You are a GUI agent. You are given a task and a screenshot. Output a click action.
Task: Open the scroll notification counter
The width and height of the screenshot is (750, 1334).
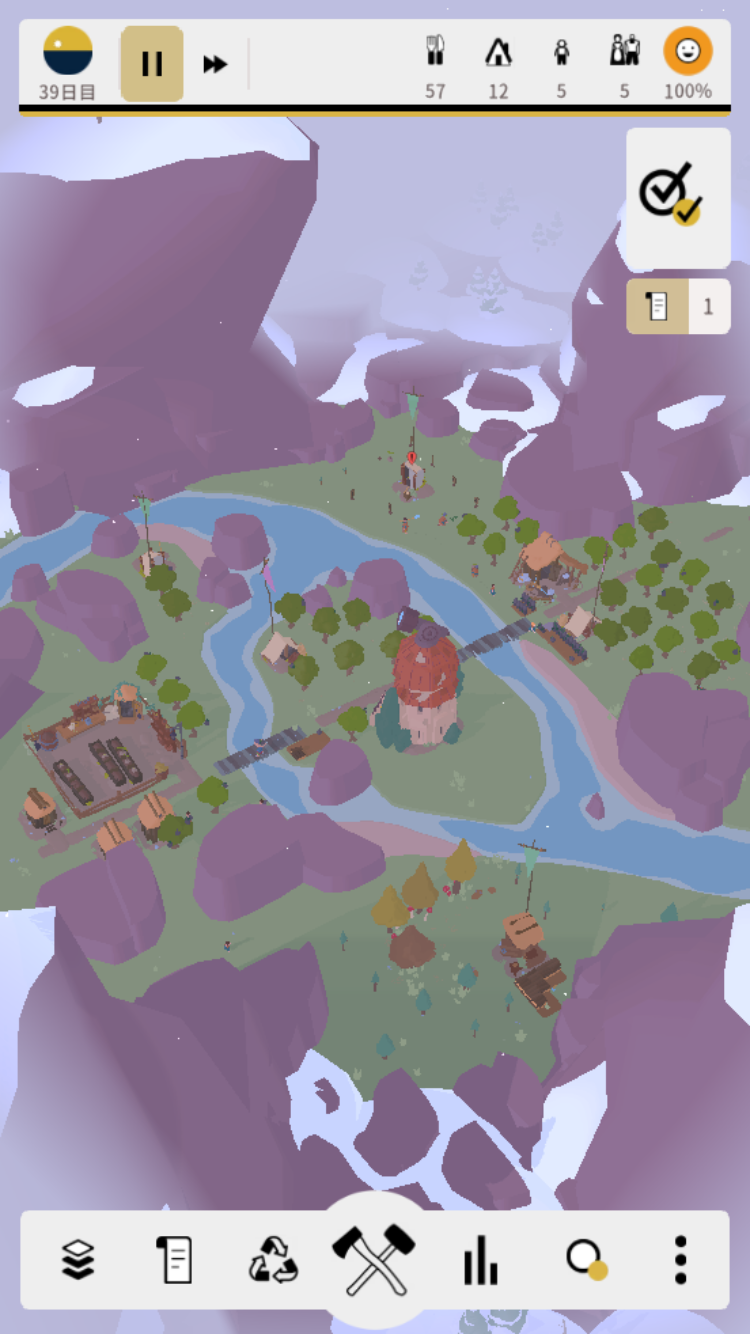click(678, 306)
